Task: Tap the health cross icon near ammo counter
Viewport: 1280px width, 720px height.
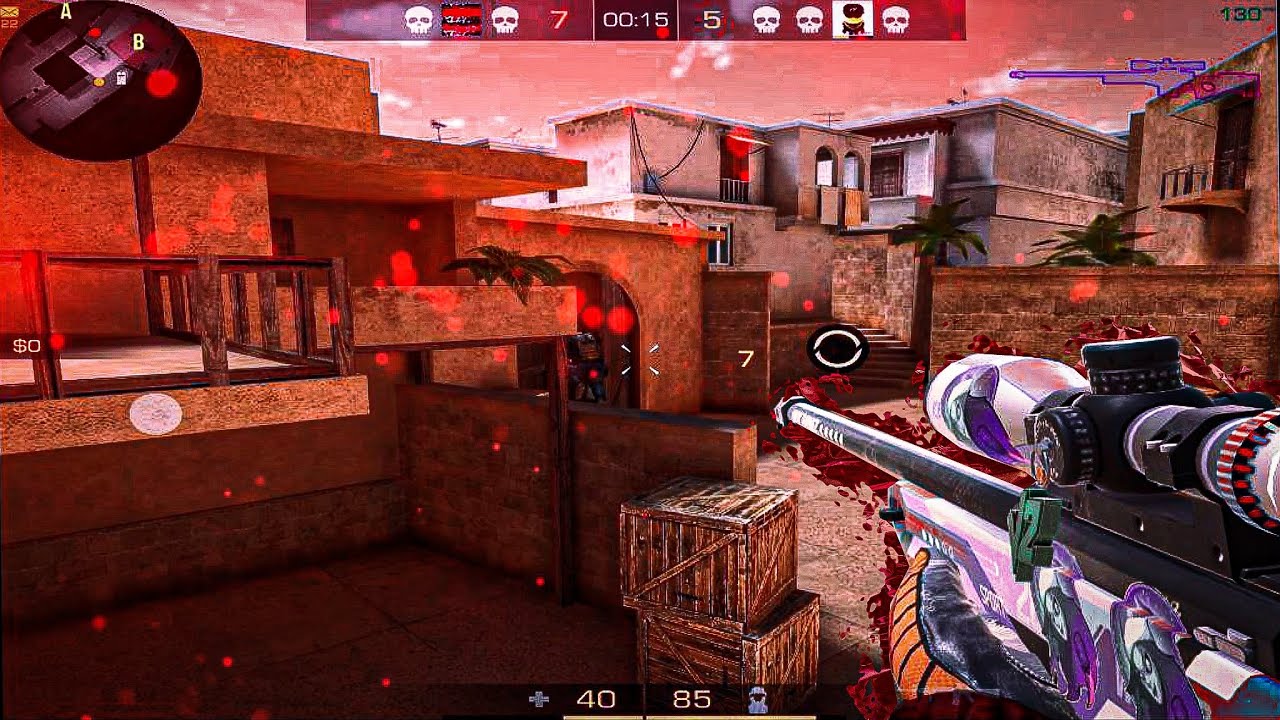Action: click(x=540, y=701)
